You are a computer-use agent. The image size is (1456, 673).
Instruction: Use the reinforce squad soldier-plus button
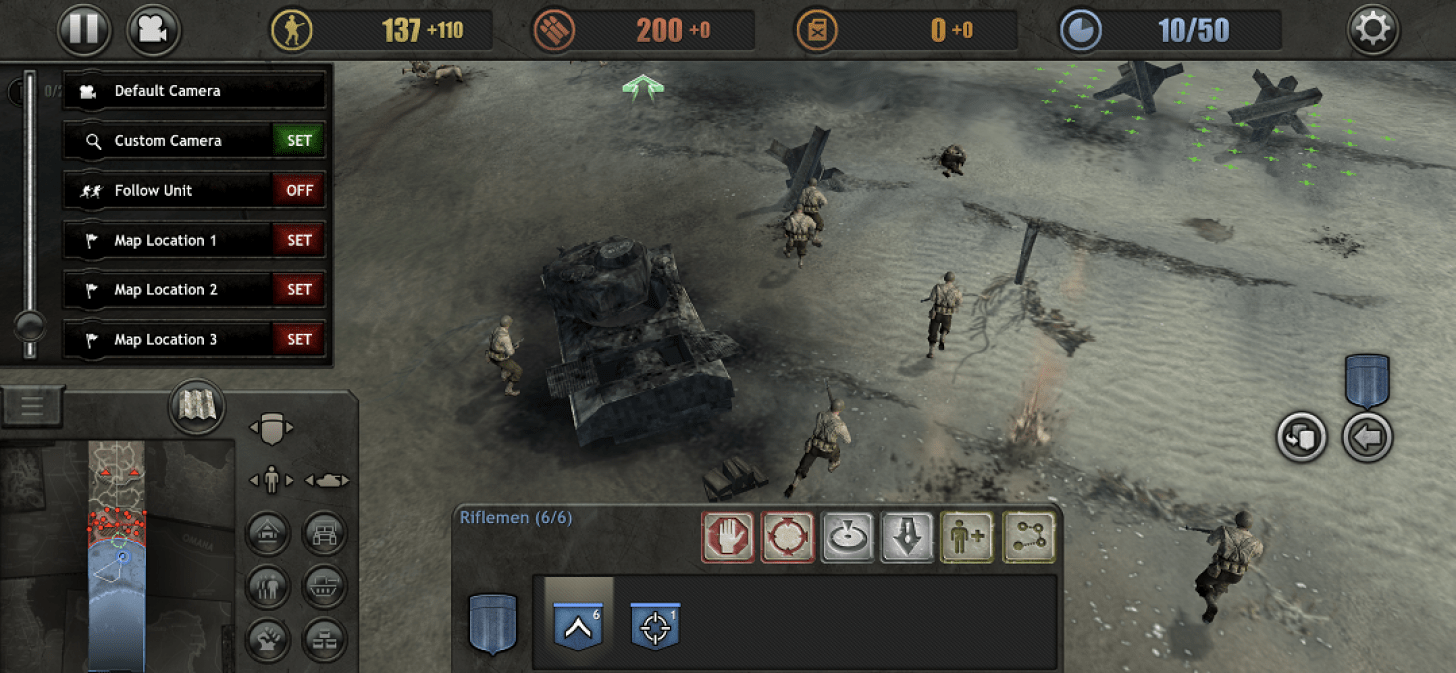pos(966,537)
